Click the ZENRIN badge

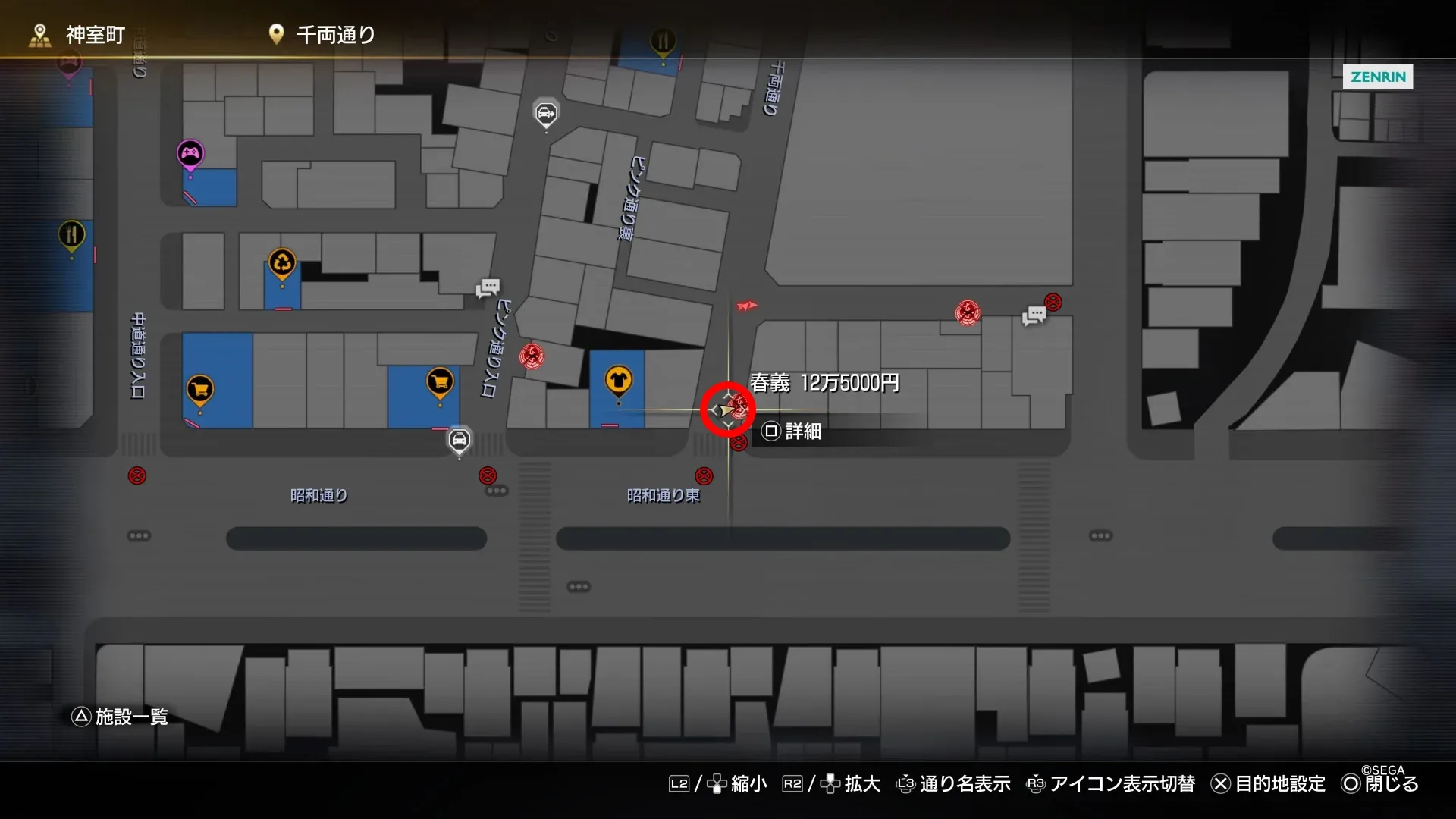(x=1377, y=77)
